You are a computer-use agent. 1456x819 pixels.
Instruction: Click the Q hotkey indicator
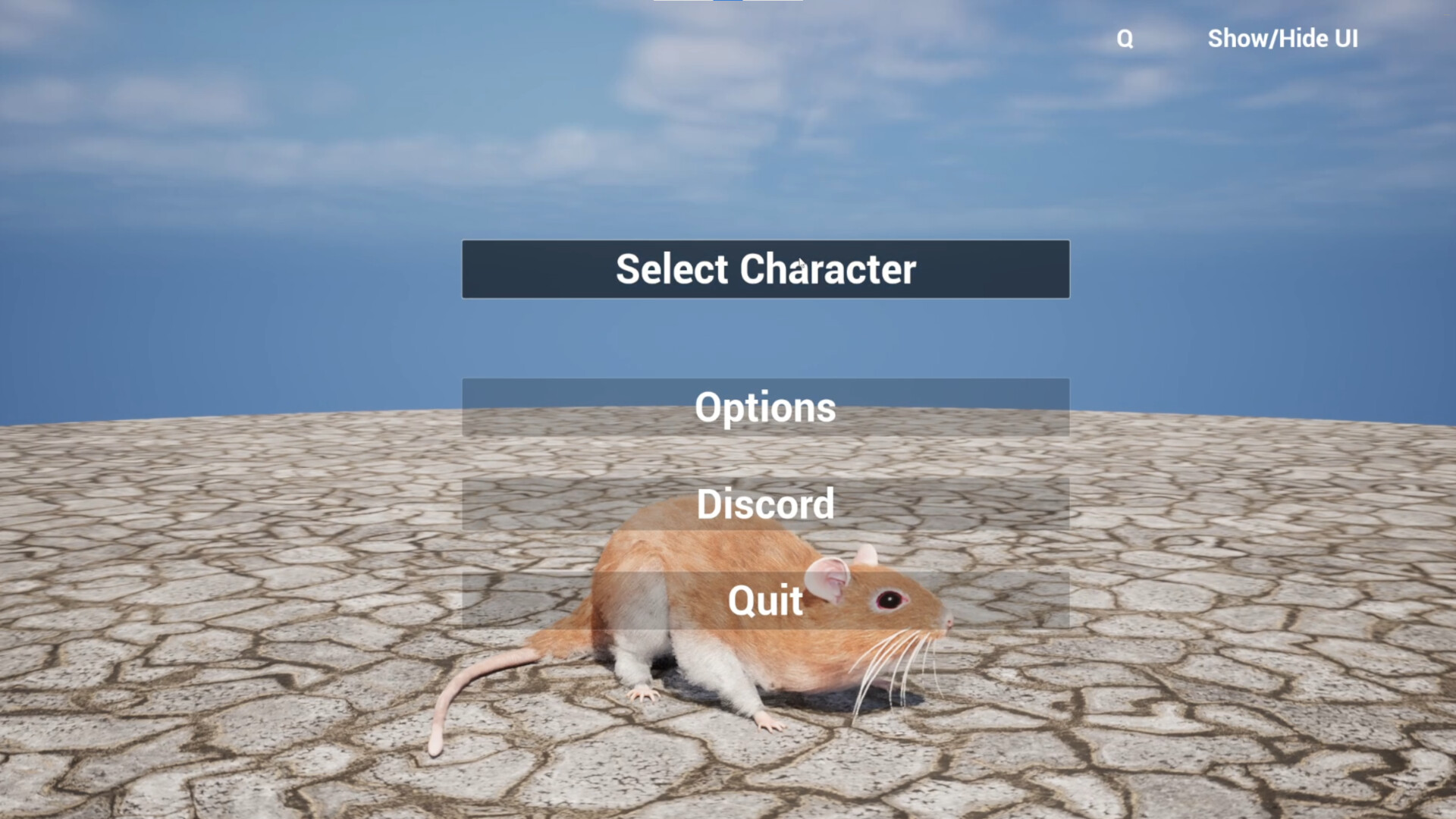pos(1125,37)
